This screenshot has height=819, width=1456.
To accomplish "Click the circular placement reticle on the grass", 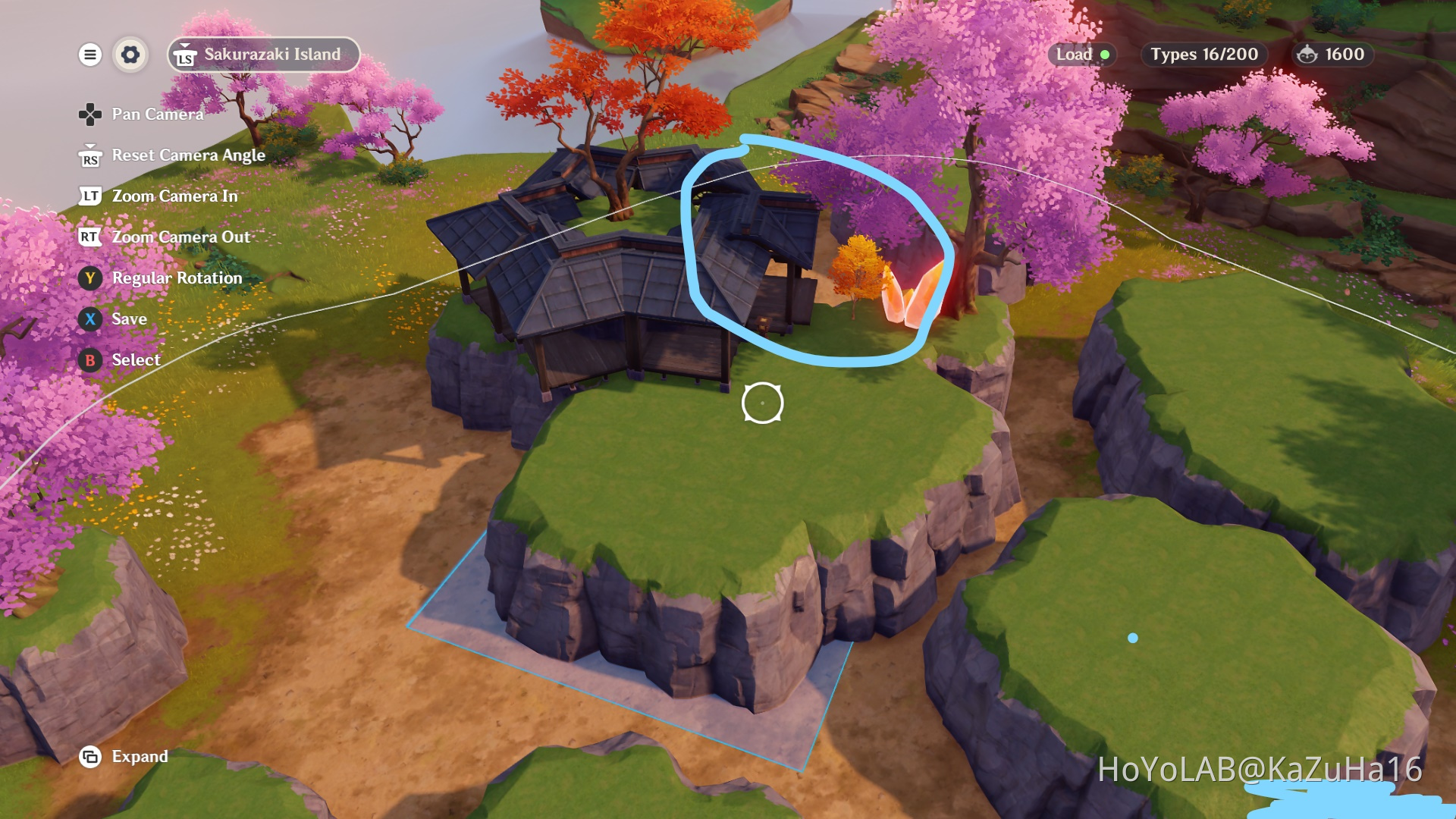I will point(763,404).
